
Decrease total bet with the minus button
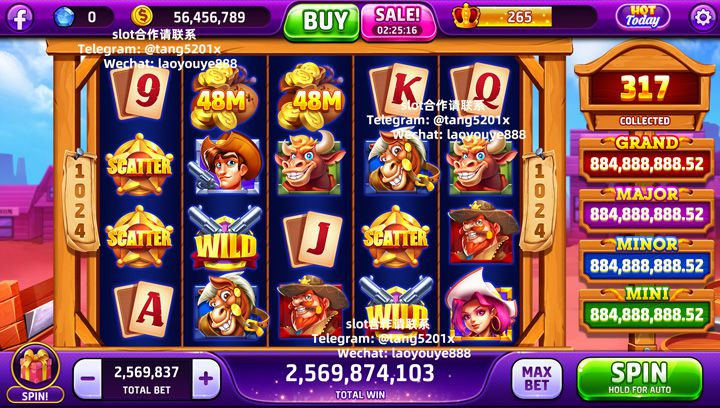(87, 378)
